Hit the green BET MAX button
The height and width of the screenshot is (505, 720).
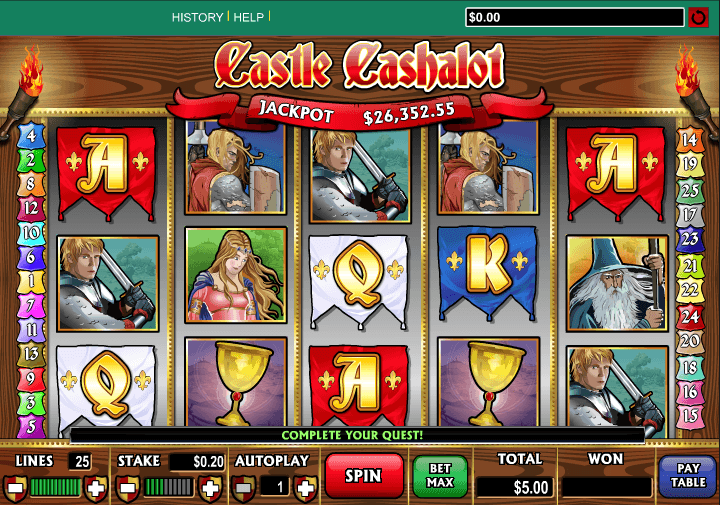(441, 476)
